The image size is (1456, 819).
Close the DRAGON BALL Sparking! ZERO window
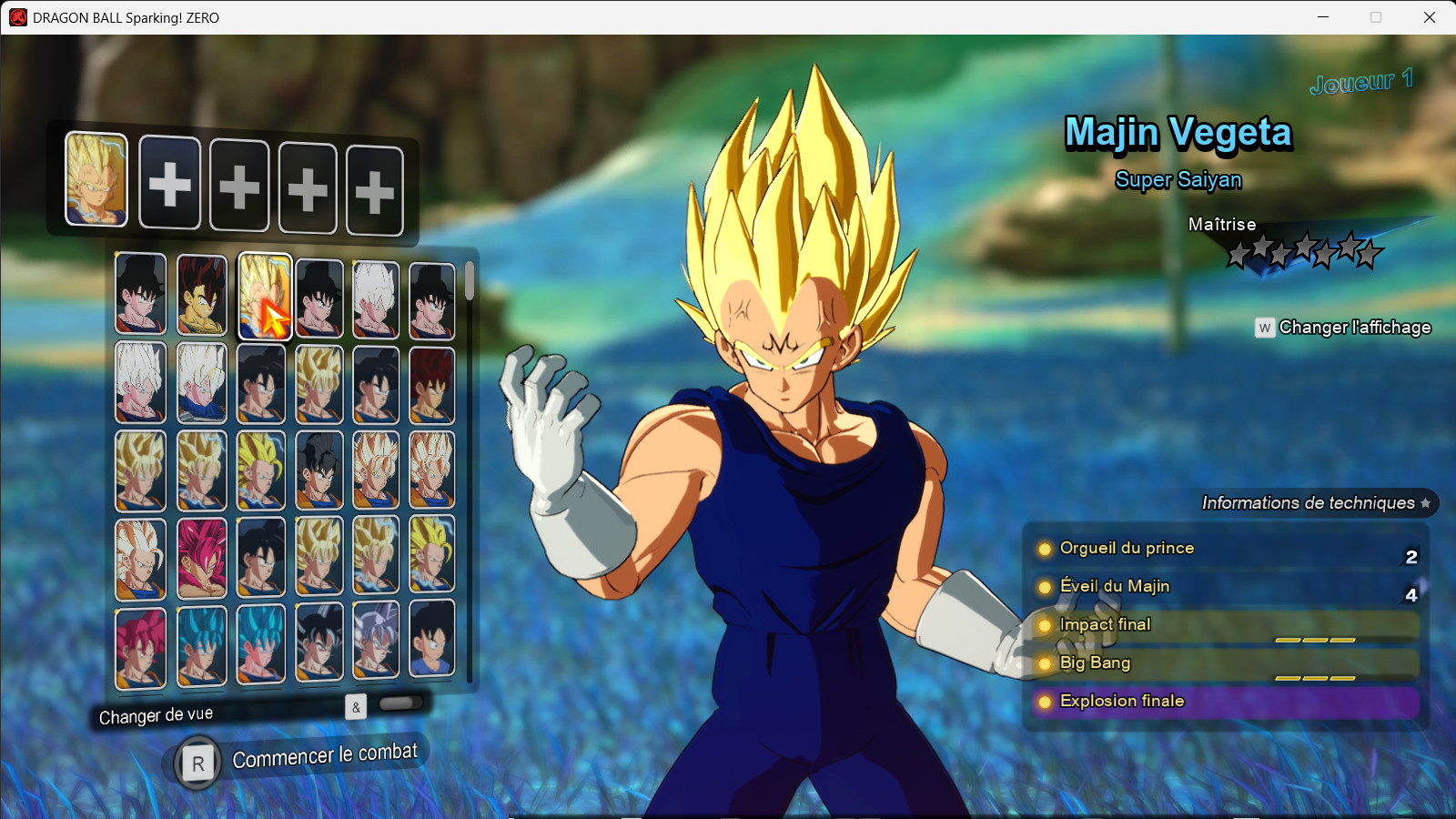point(1430,17)
